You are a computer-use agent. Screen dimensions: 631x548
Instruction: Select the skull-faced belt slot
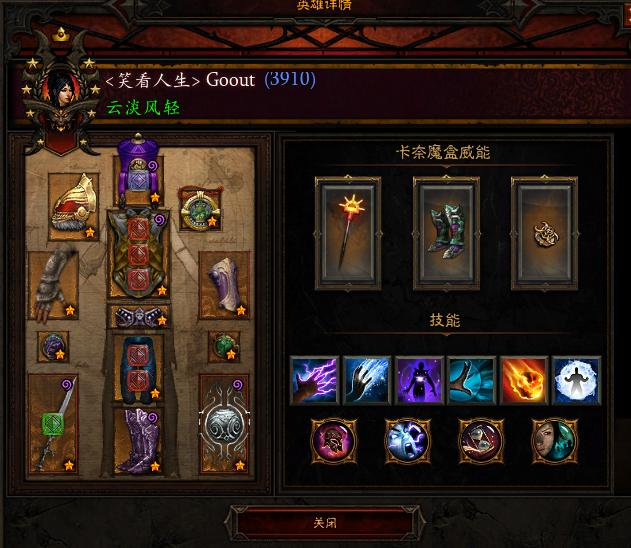(138, 317)
